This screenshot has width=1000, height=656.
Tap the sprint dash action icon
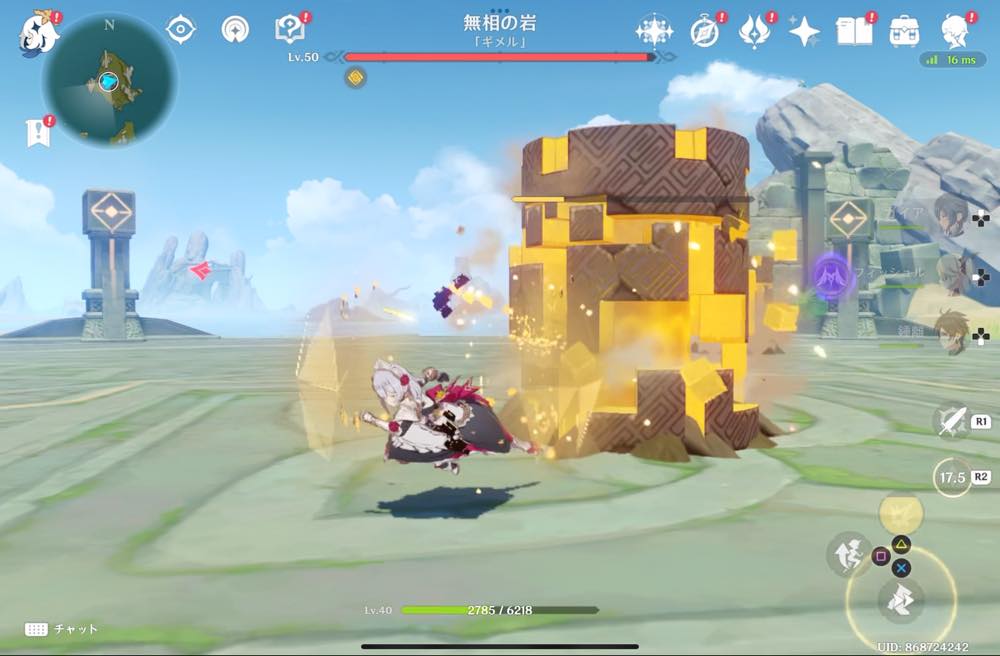click(900, 600)
